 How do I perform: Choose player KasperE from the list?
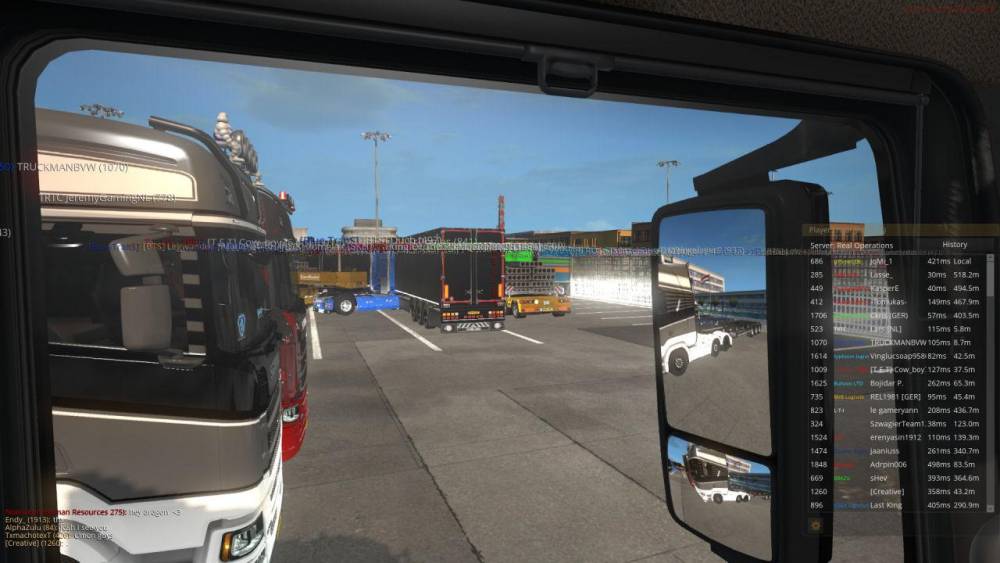(886, 288)
